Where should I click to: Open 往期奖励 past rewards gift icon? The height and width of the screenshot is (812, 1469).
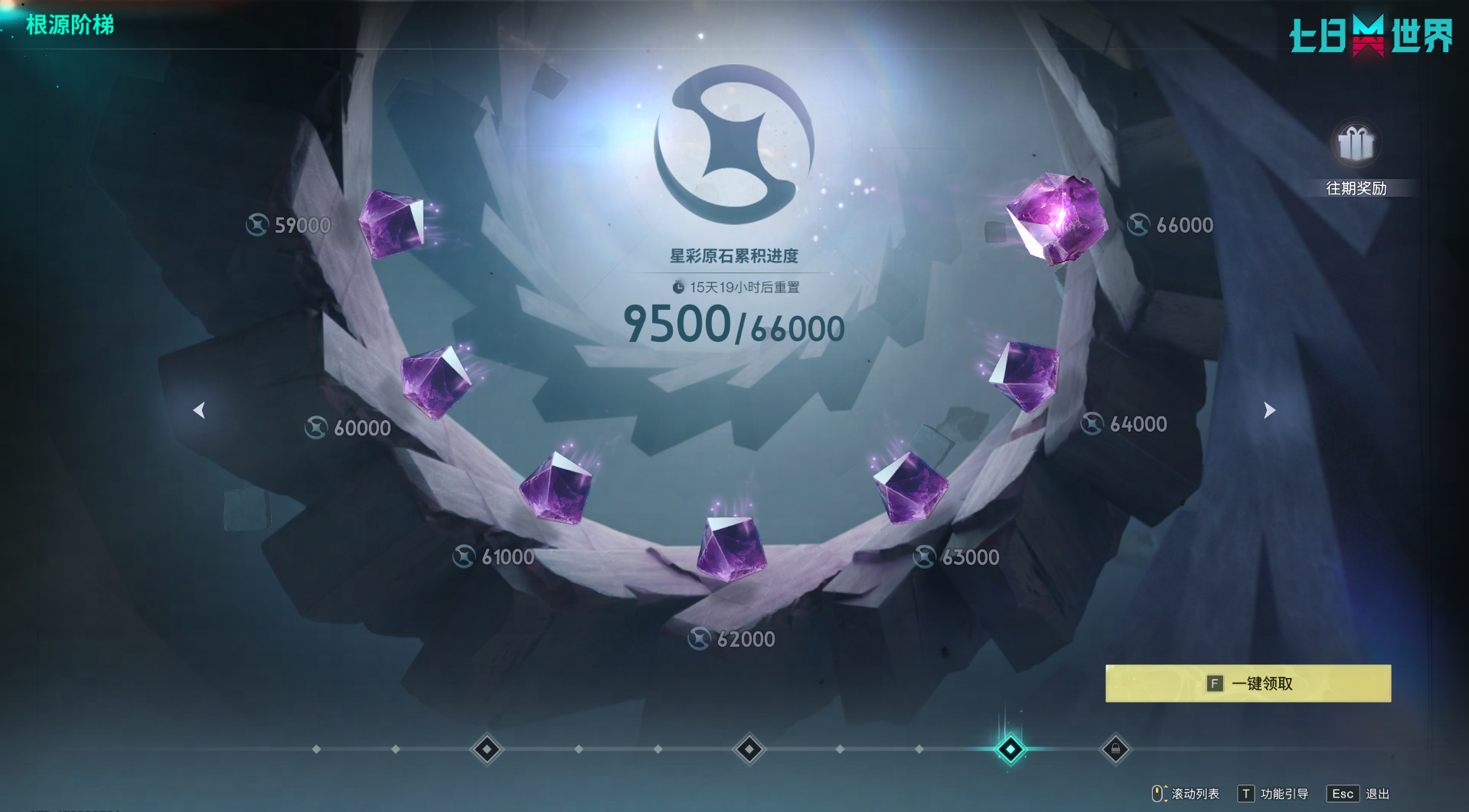pos(1356,145)
